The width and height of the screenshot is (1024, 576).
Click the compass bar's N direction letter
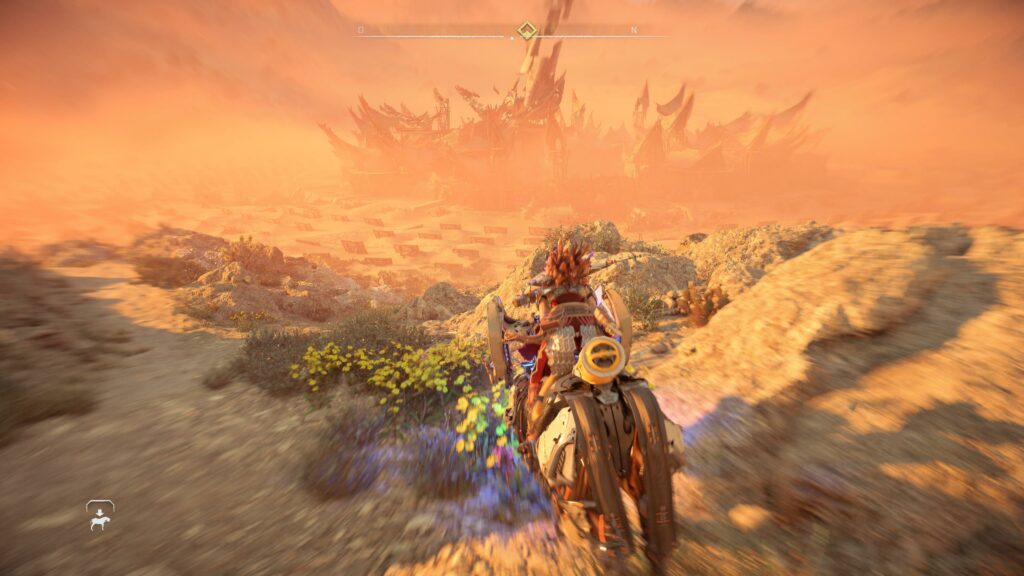pyautogui.click(x=634, y=30)
